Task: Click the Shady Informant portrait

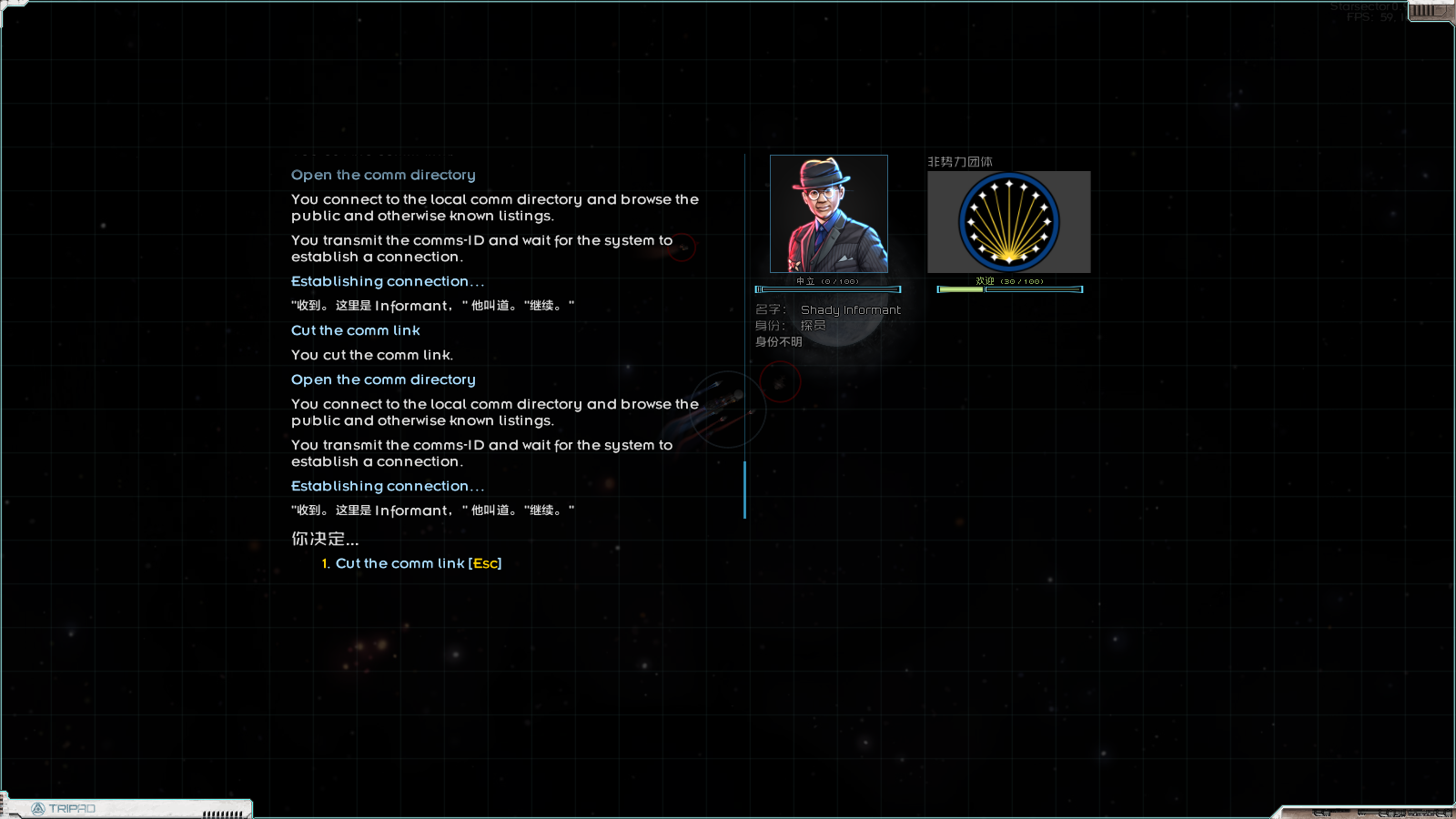Action: click(x=829, y=215)
